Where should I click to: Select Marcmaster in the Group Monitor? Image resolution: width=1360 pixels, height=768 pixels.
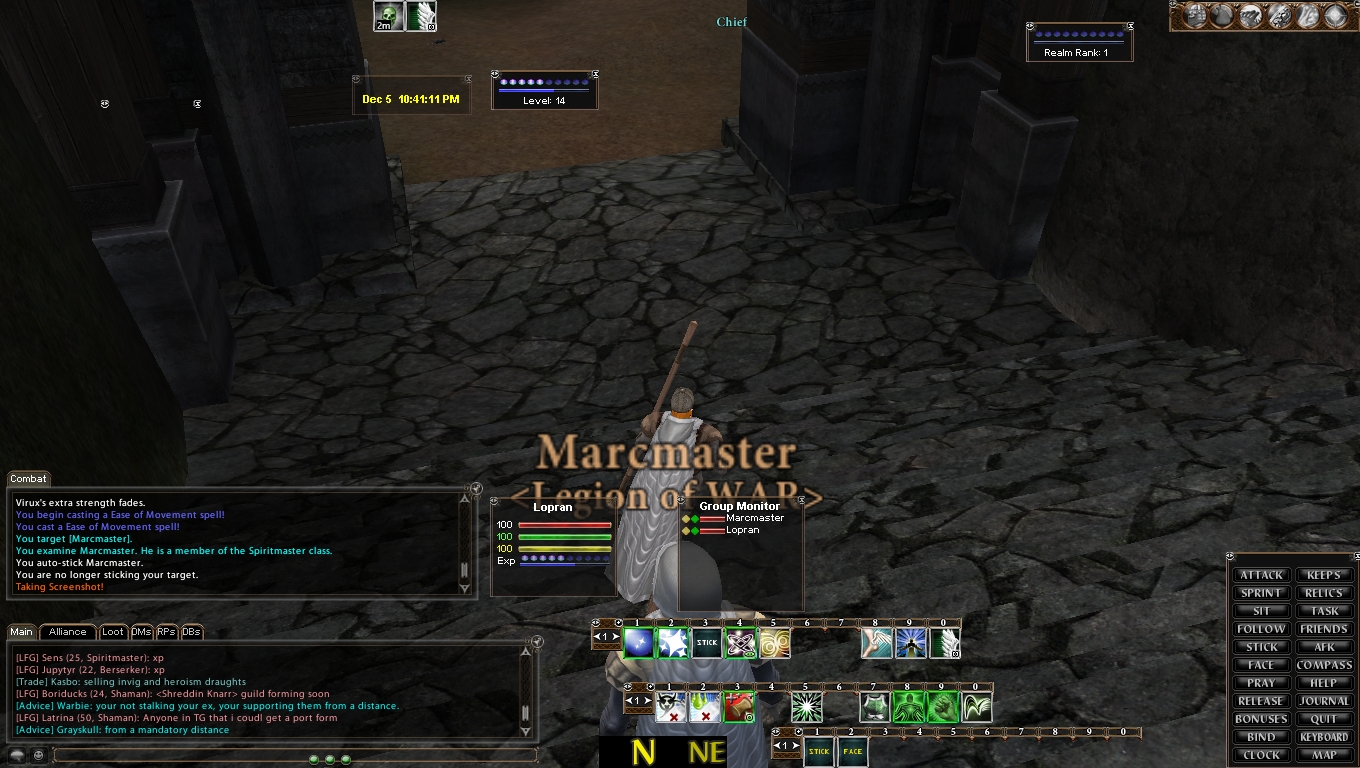click(x=754, y=518)
